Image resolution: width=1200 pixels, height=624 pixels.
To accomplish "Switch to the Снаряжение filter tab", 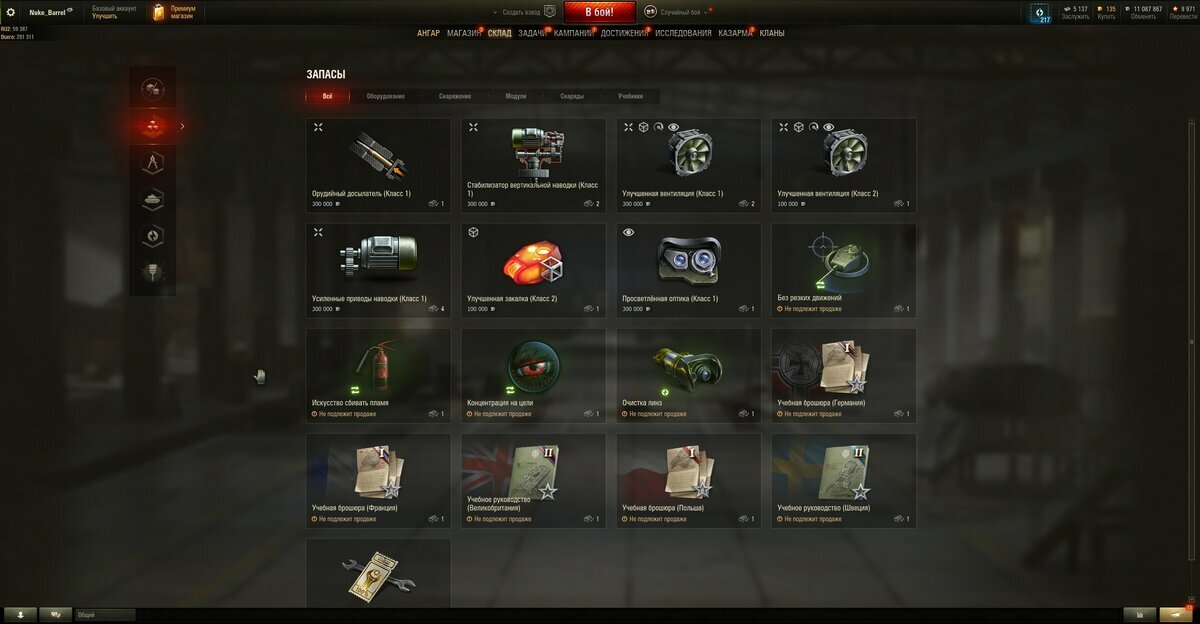I will tap(454, 96).
